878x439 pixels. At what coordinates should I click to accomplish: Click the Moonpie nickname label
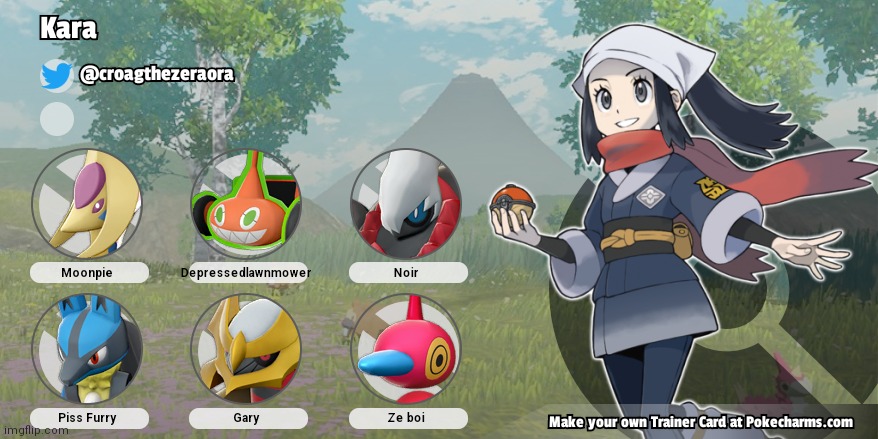(x=89, y=273)
